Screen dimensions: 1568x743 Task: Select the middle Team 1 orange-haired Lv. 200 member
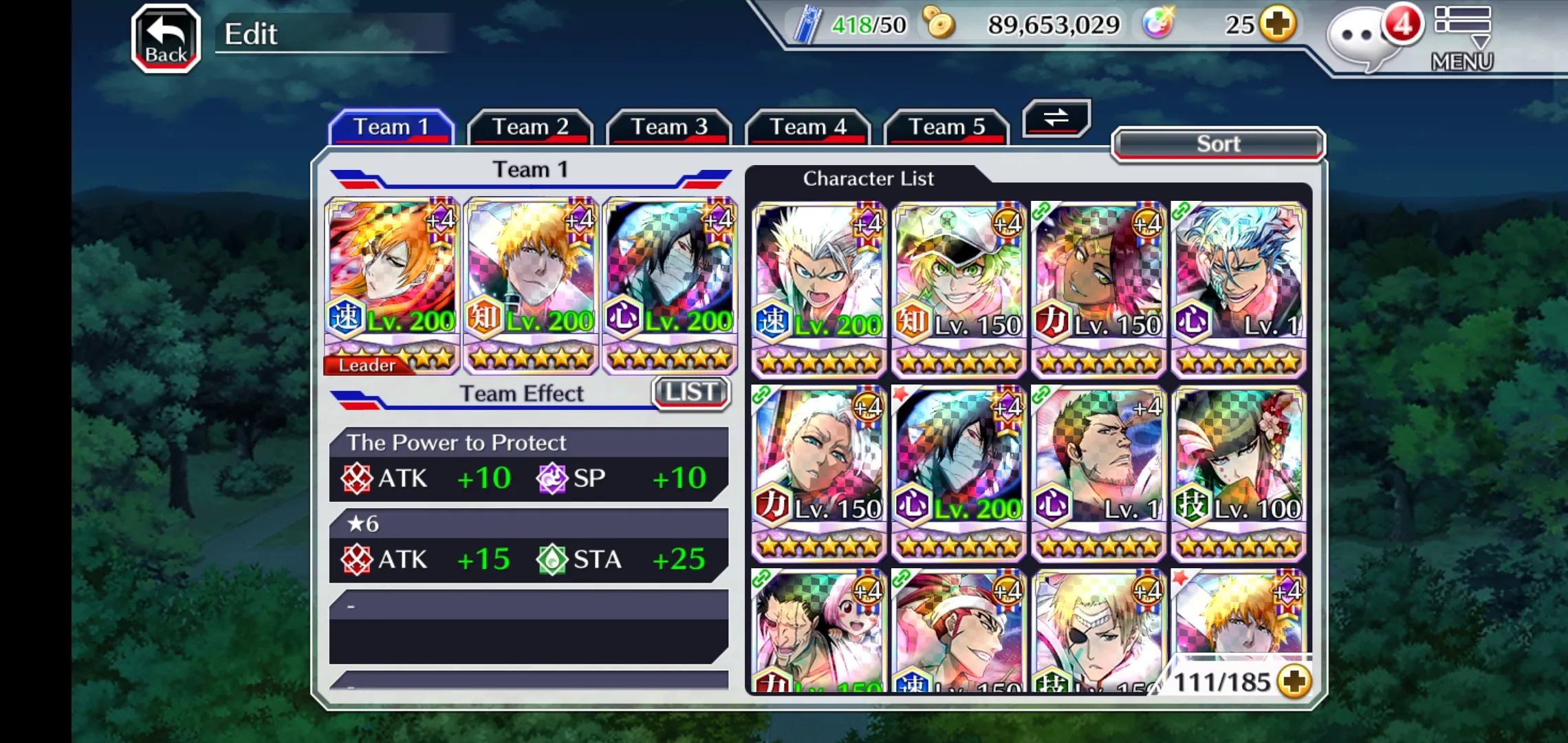(531, 286)
